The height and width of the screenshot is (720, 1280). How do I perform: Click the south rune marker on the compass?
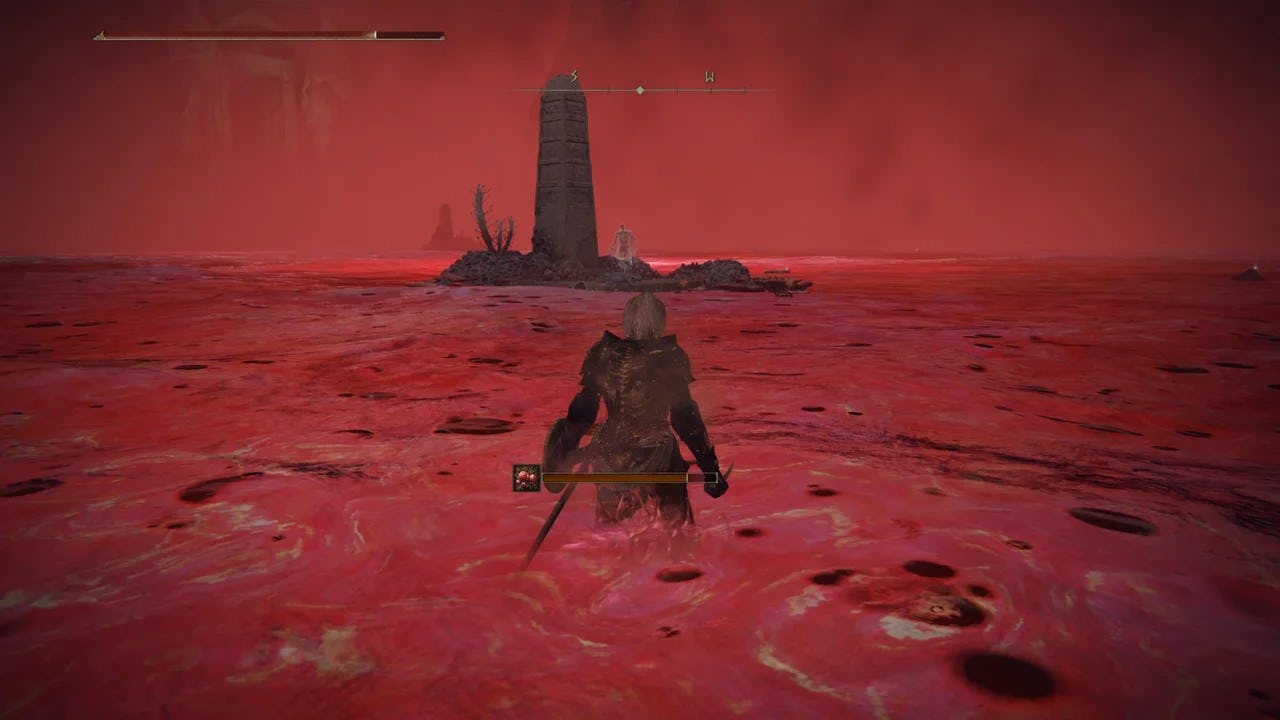573,75
